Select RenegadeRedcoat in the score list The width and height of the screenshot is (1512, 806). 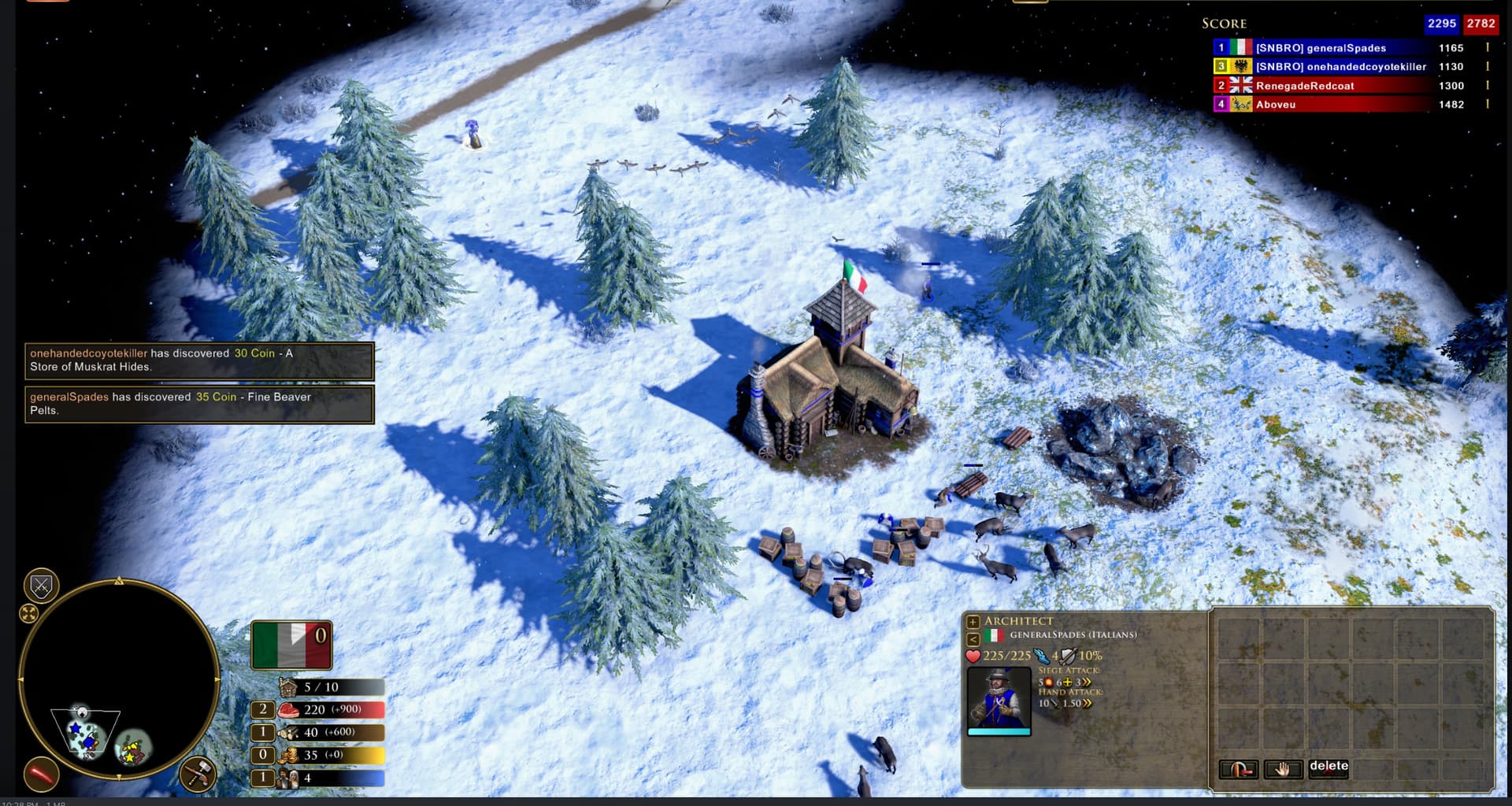click(x=1305, y=86)
